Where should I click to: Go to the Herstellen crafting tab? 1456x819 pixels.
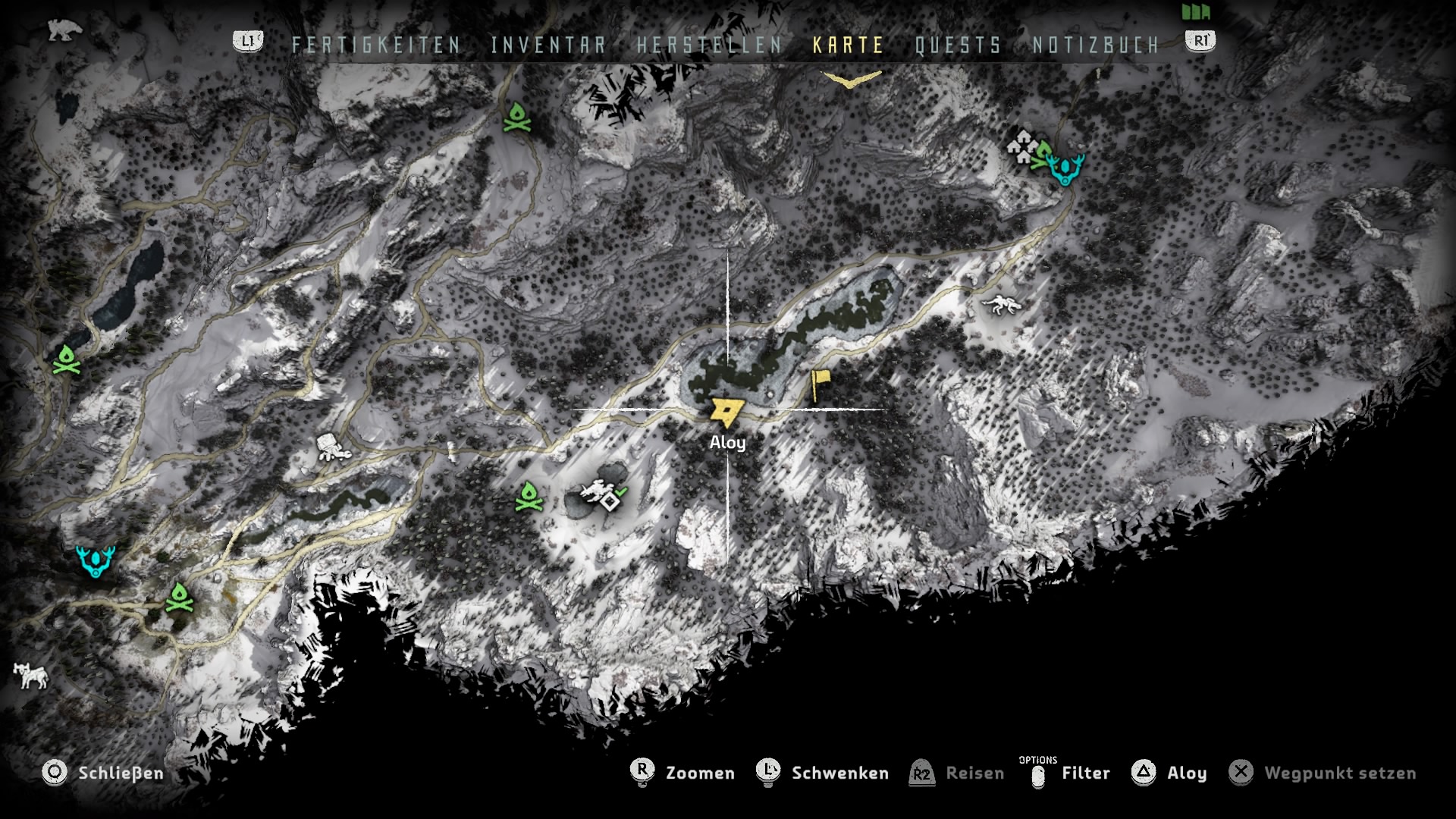pyautogui.click(x=709, y=45)
